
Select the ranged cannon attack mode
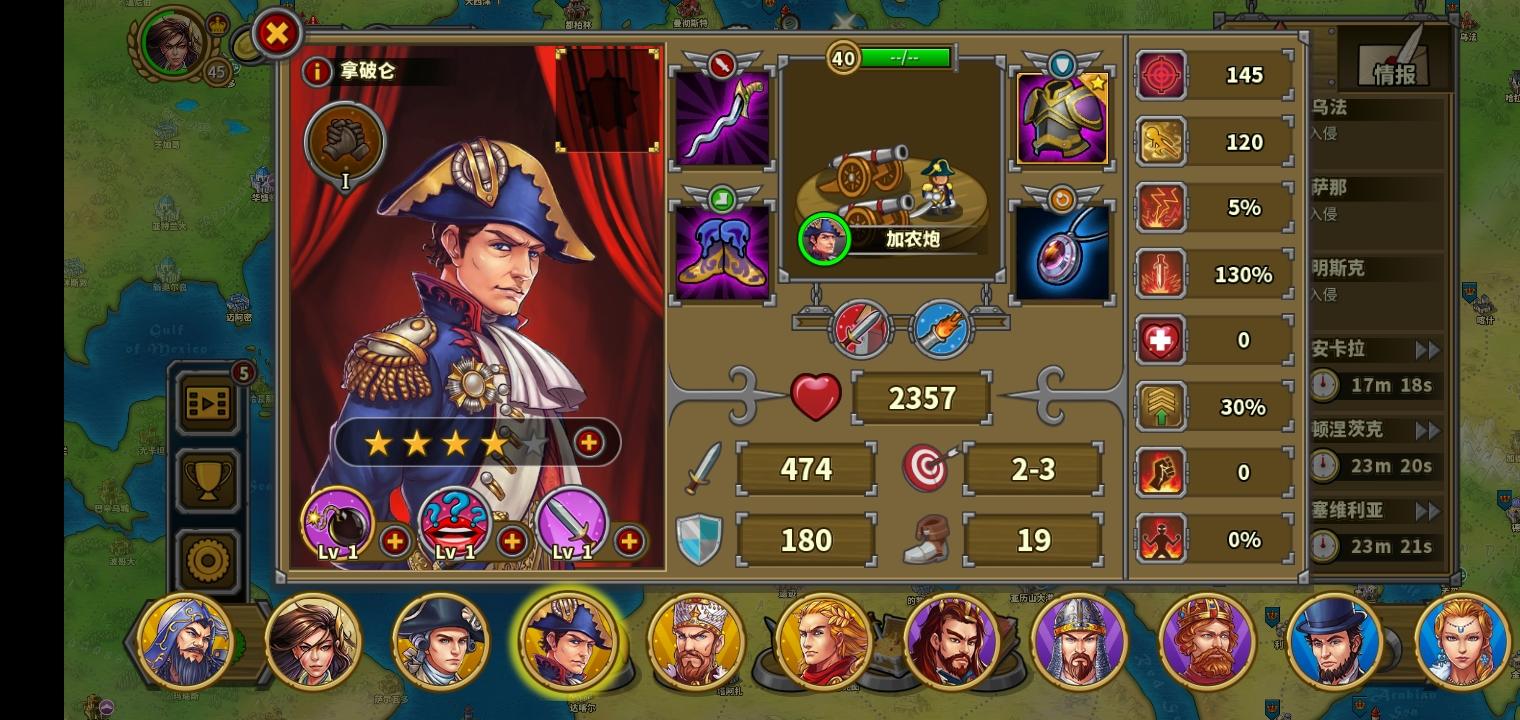pyautogui.click(x=938, y=328)
